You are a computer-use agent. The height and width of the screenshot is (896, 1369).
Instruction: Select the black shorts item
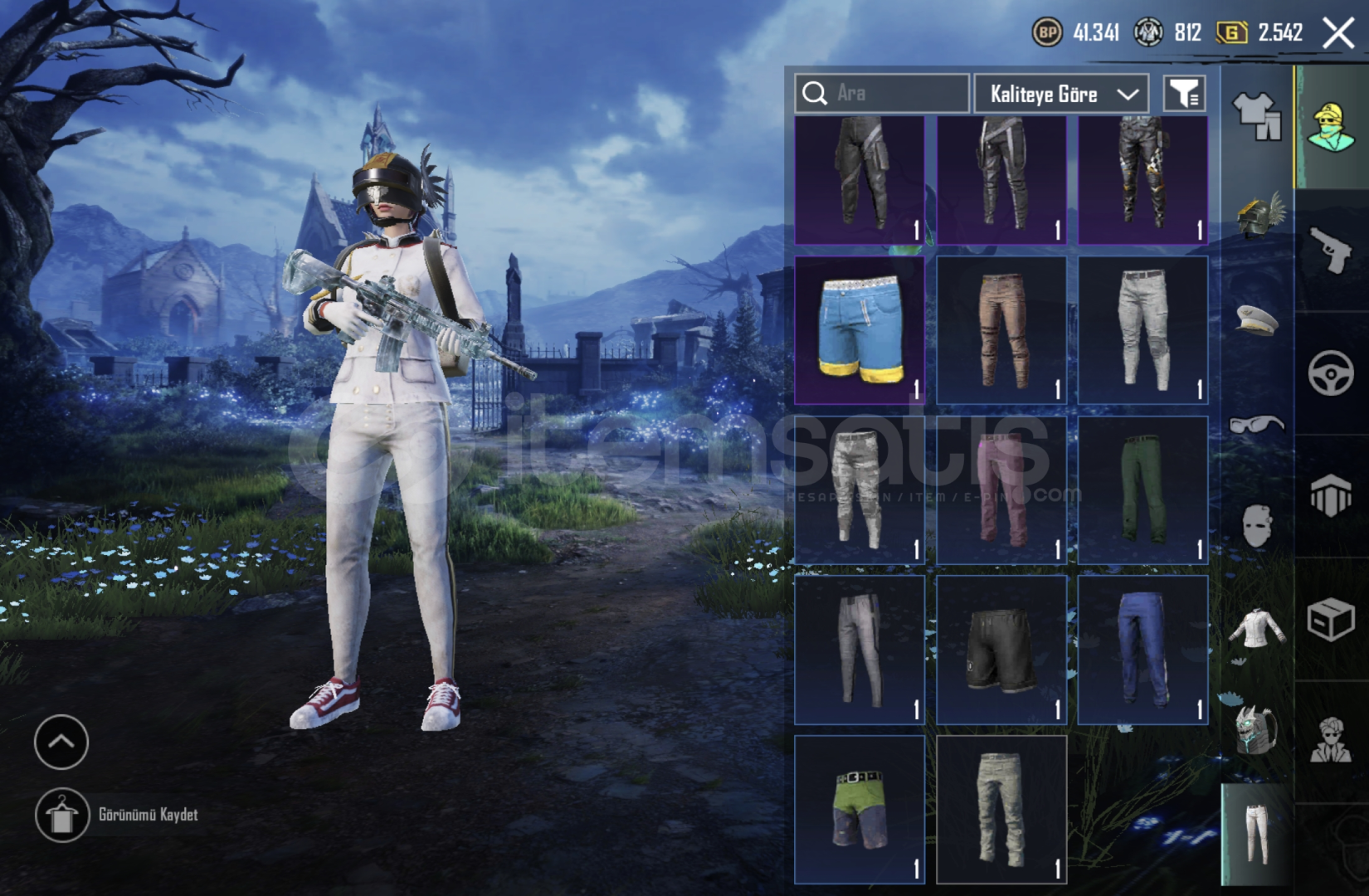click(x=1001, y=650)
